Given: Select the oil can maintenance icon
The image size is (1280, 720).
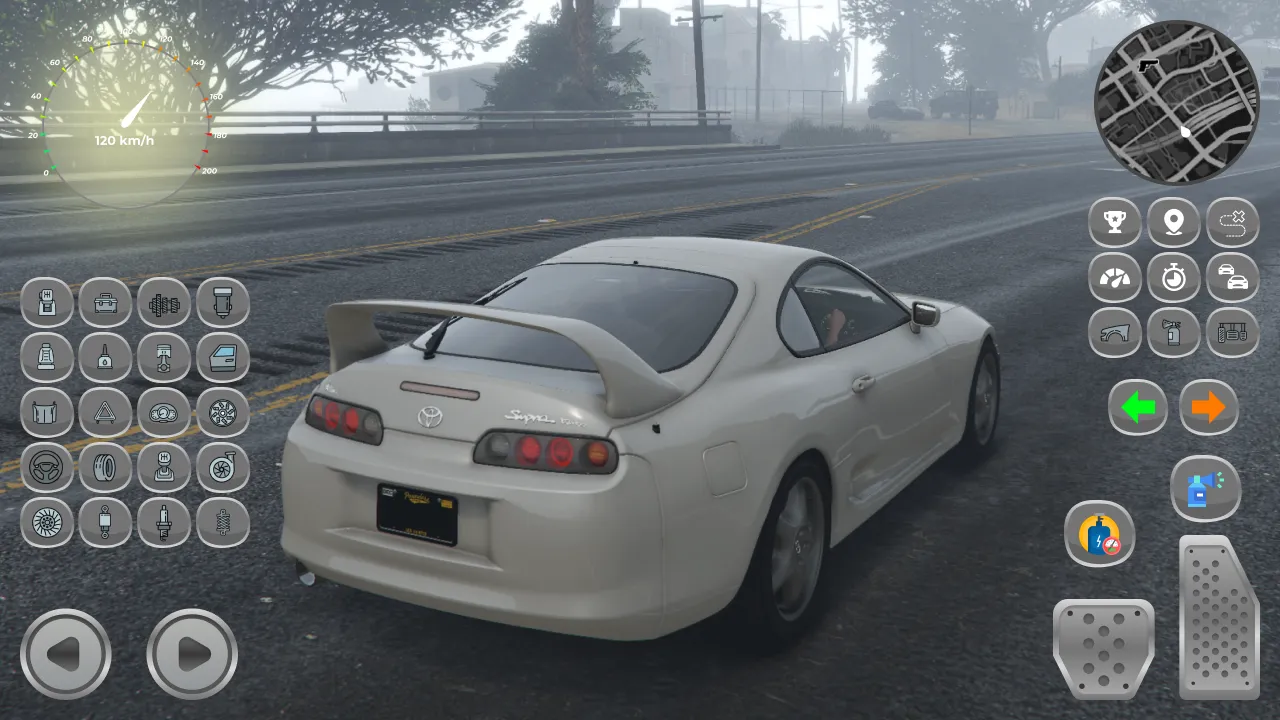Looking at the screenshot, I should 105,359.
